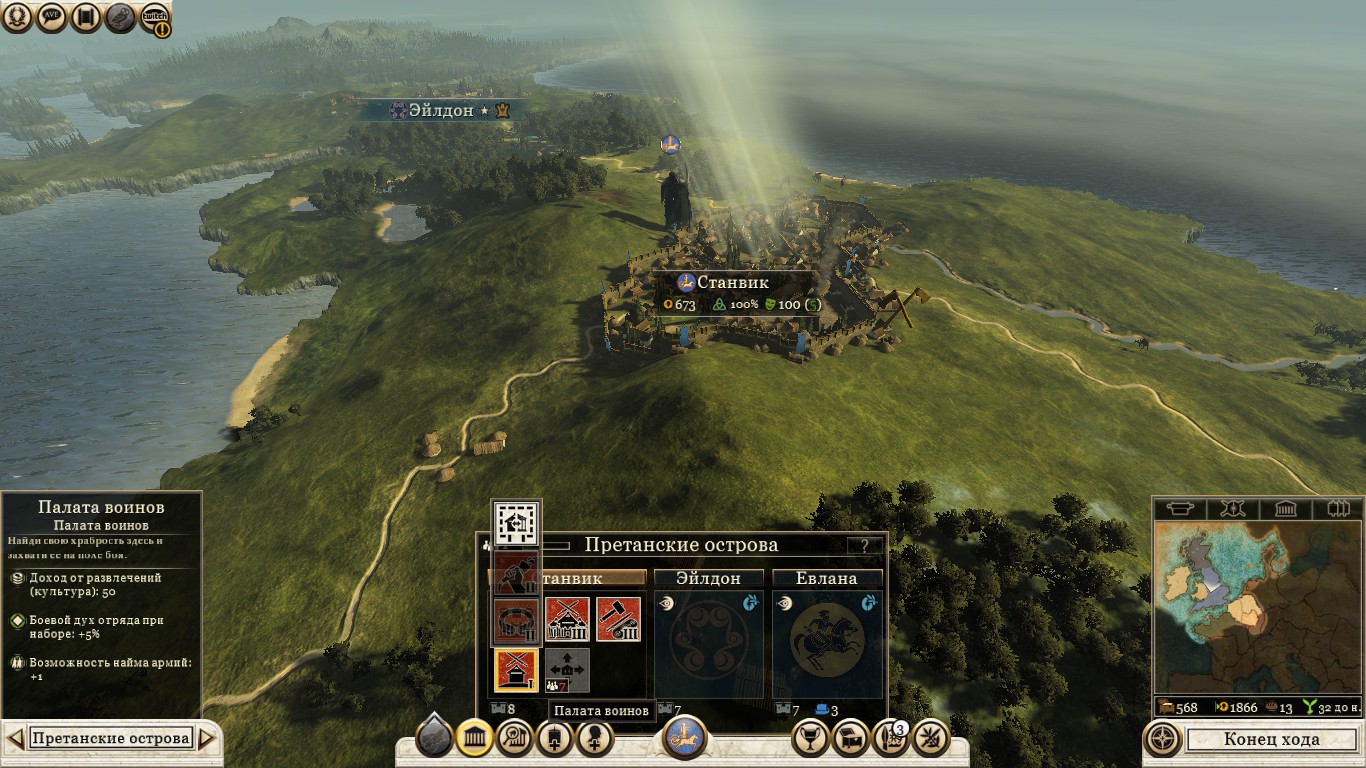1366x768 pixels.
Task: Select the Эйлдон settlement header
Action: (709, 578)
